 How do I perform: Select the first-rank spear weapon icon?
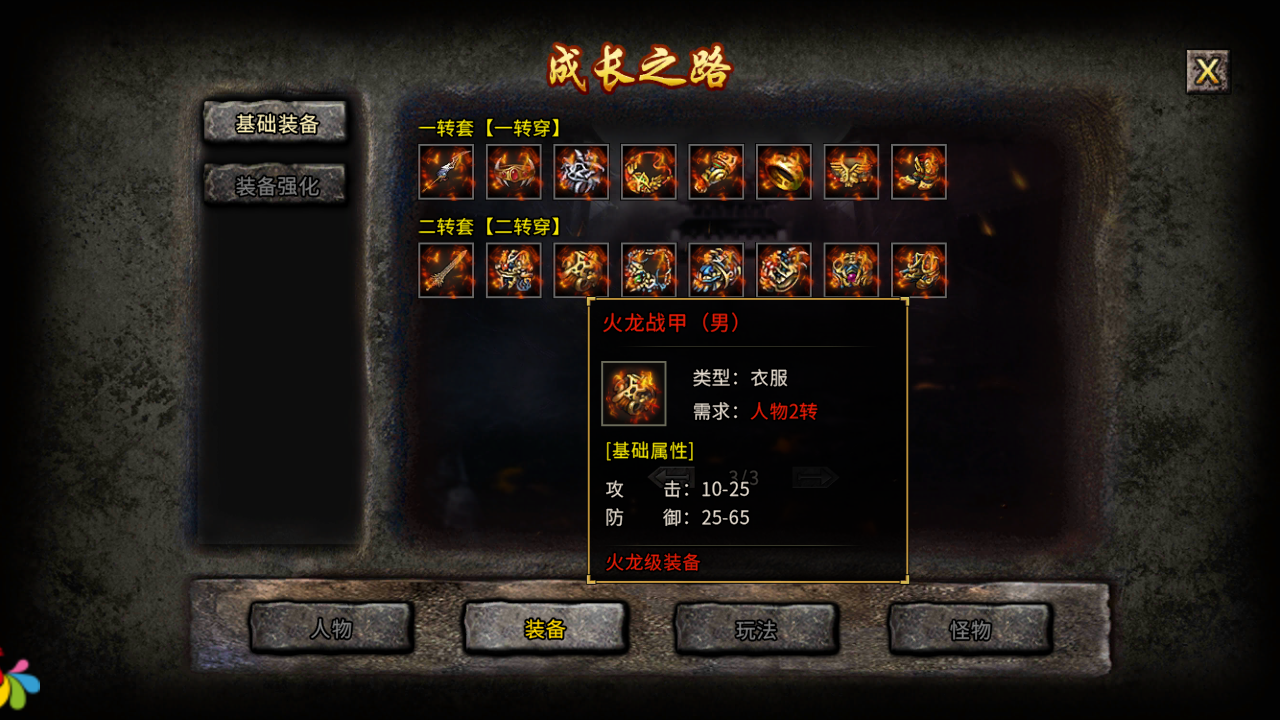(x=445, y=173)
